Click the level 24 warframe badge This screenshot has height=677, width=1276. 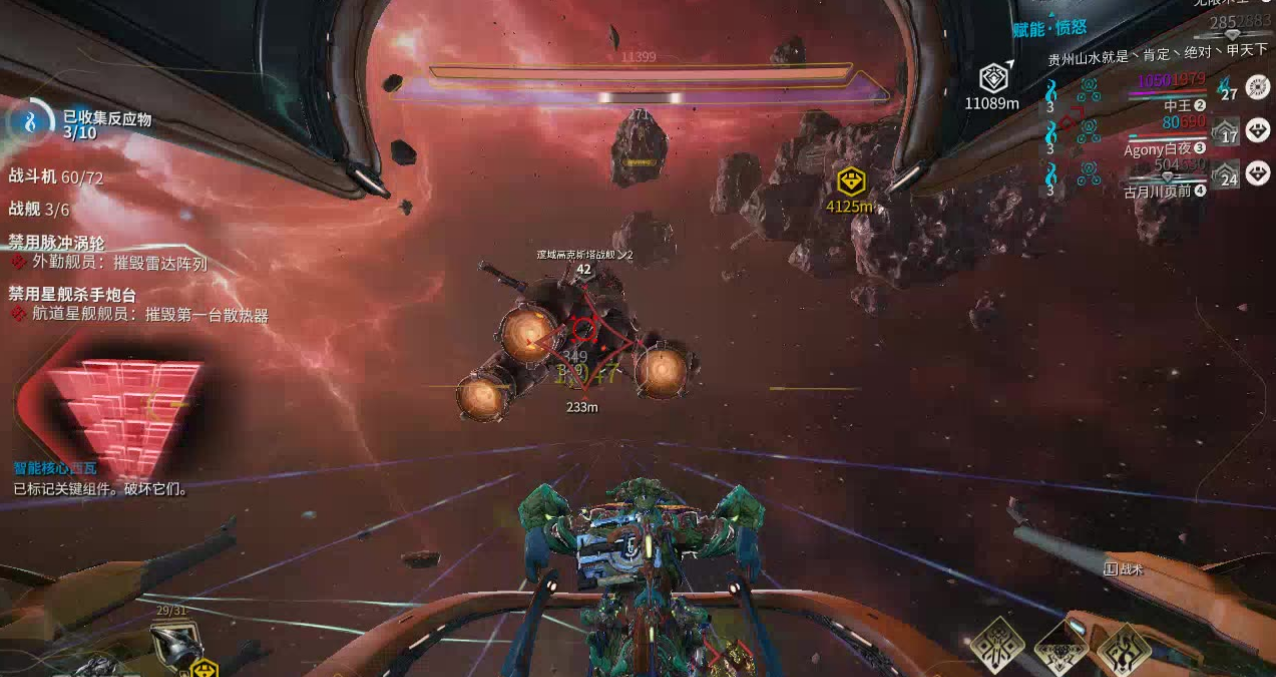click(1225, 177)
